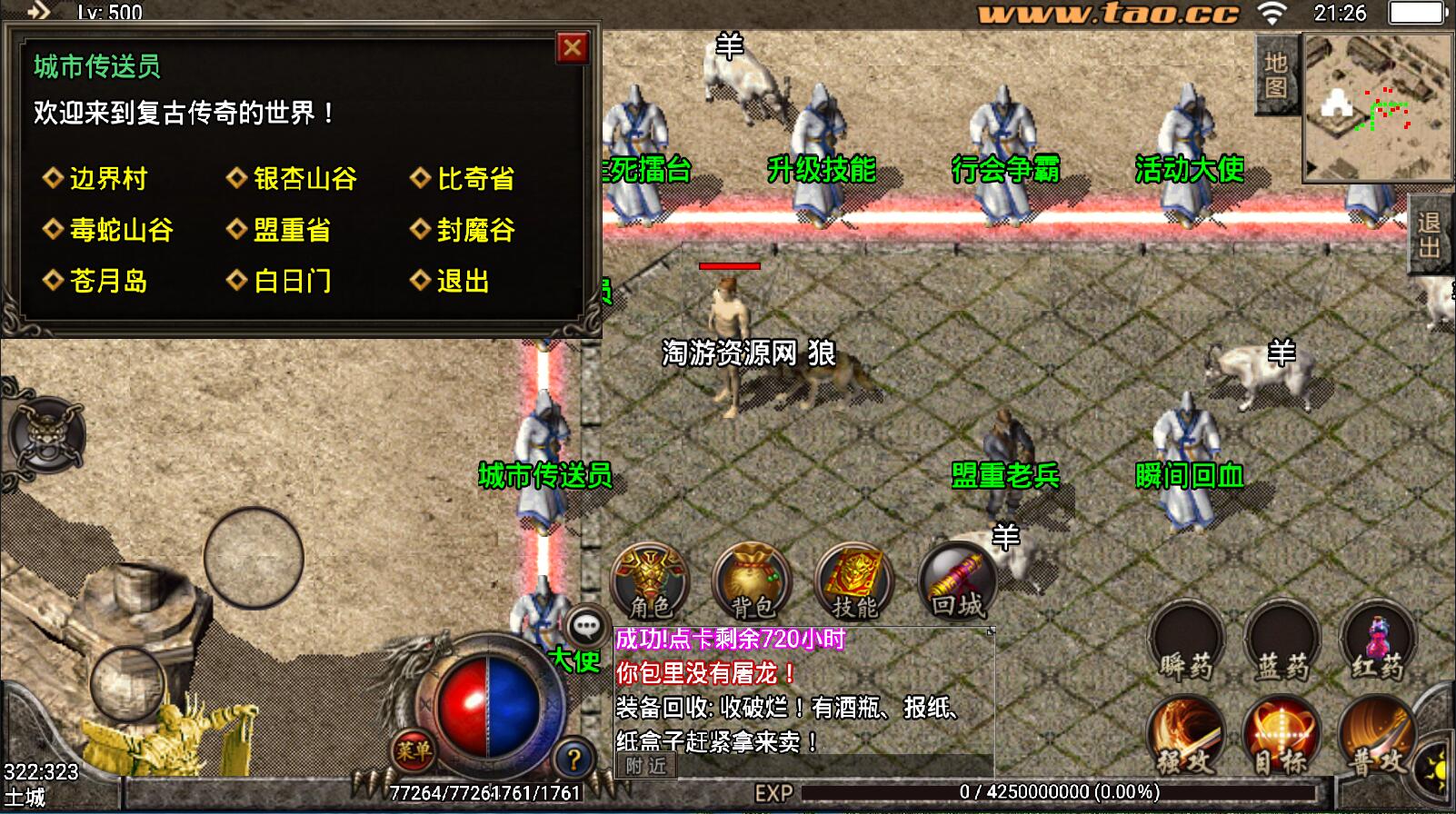
Task: Go to 封魔谷
Action: [474, 229]
